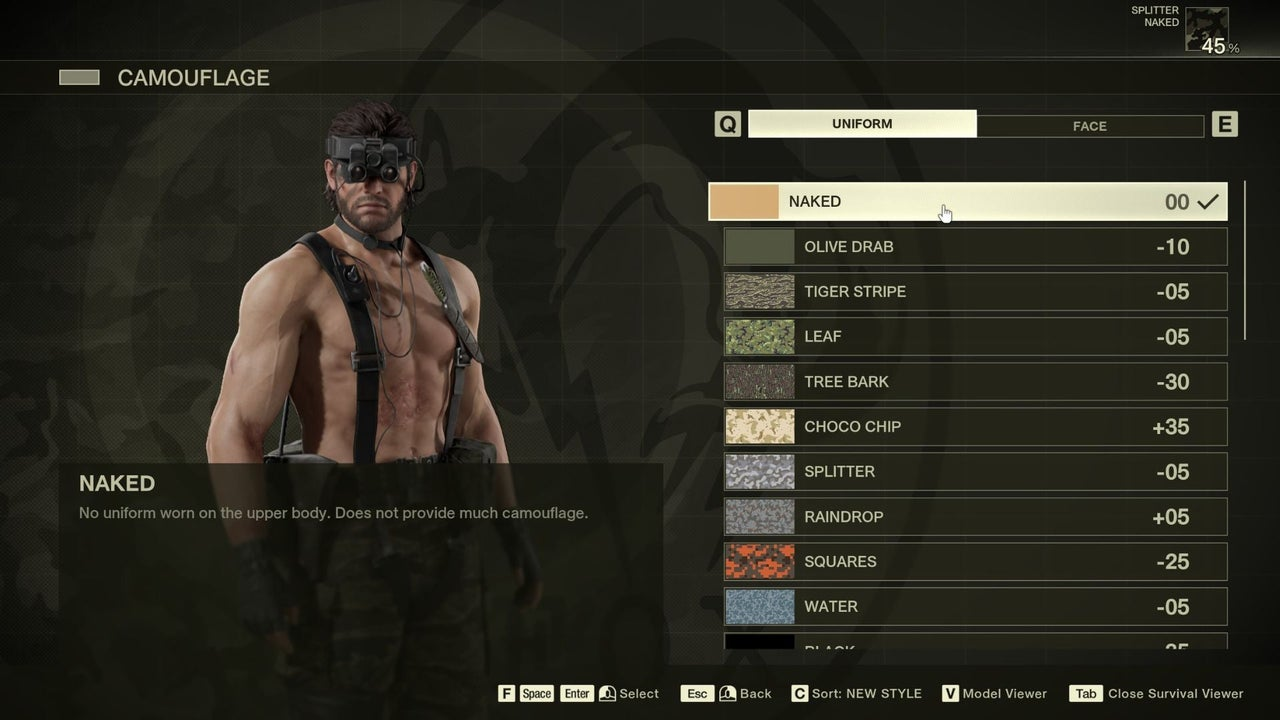
Task: Equip Choco Chip camouflage
Action: [975, 427]
